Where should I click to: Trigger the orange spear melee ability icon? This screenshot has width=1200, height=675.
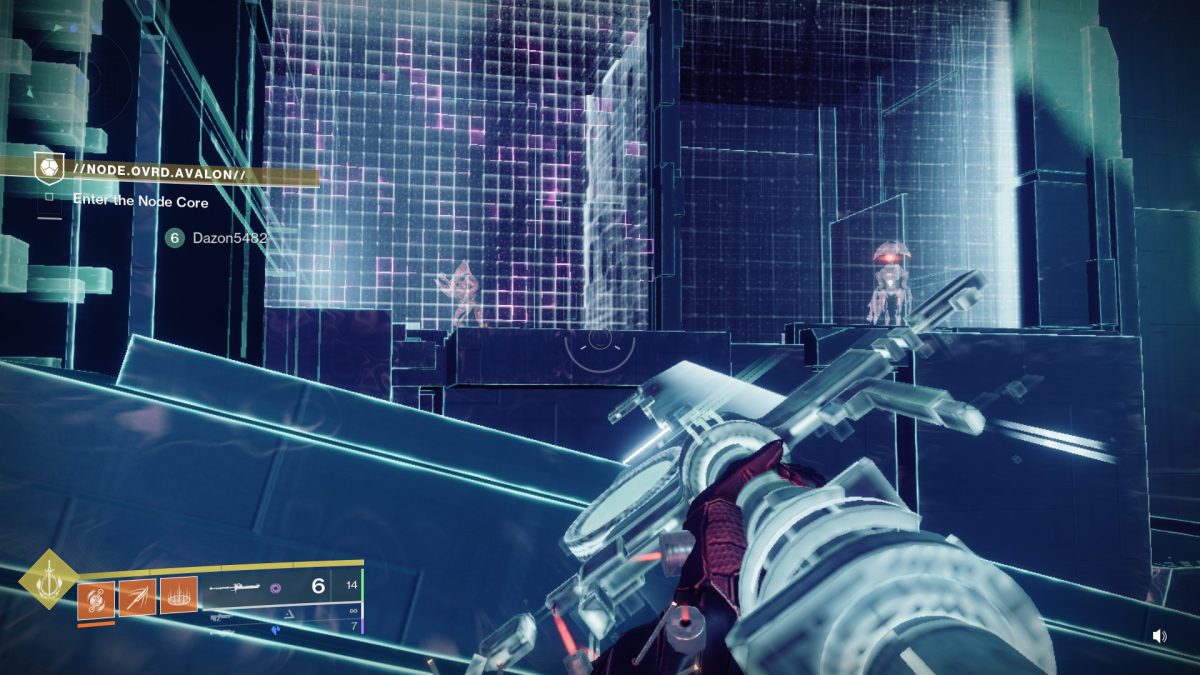click(138, 597)
